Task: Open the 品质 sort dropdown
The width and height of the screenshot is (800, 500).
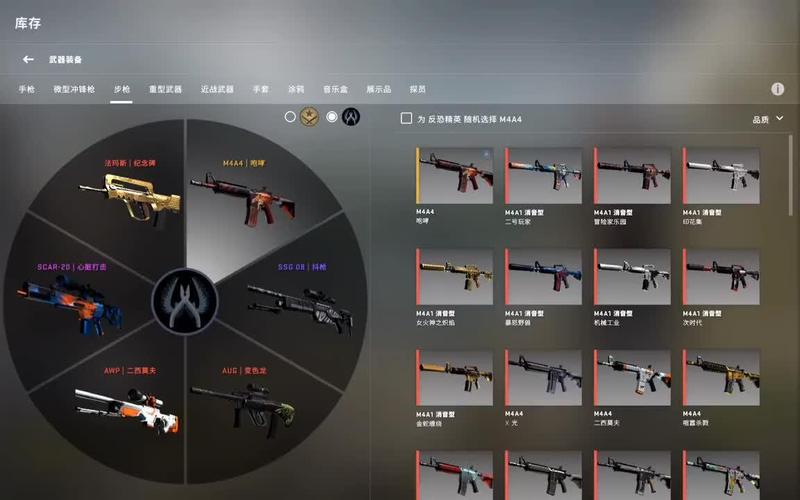Action: click(766, 119)
